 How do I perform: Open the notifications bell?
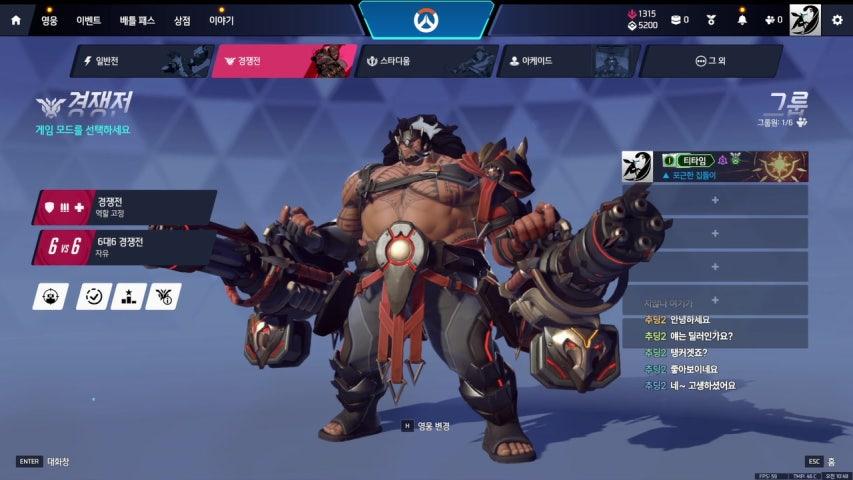[742, 19]
